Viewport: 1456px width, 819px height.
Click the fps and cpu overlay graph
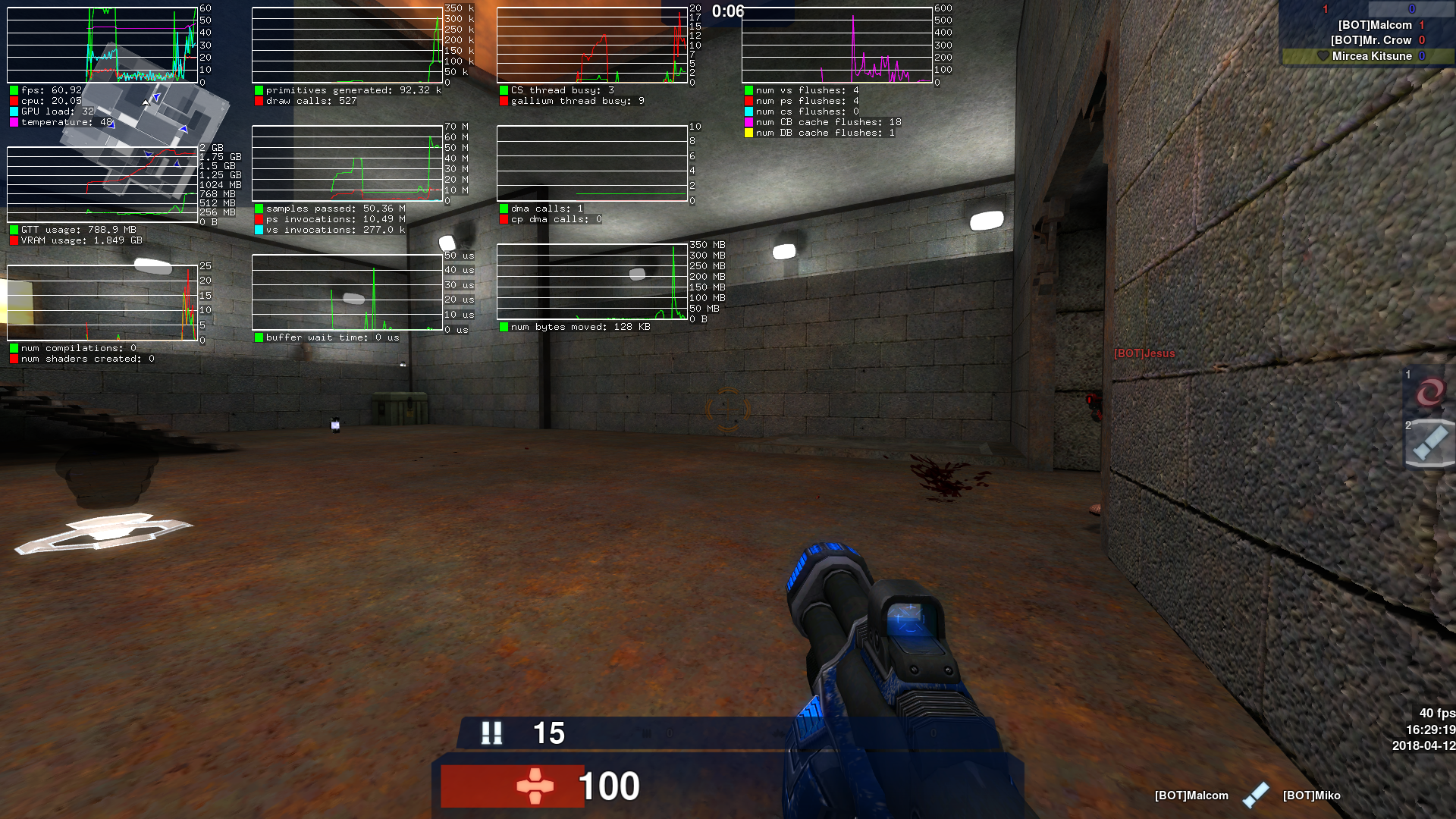point(102,45)
